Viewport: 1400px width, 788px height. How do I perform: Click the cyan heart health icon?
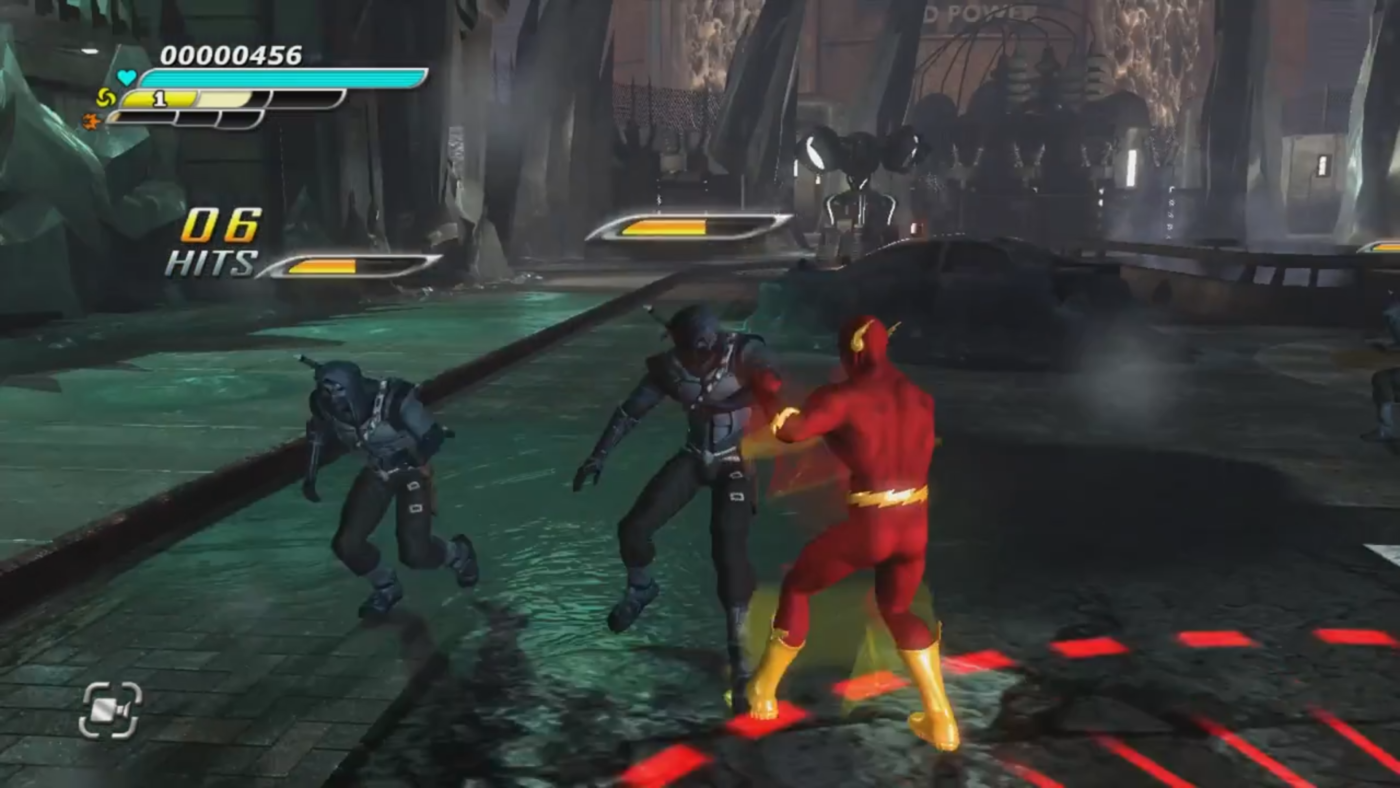click(x=127, y=76)
